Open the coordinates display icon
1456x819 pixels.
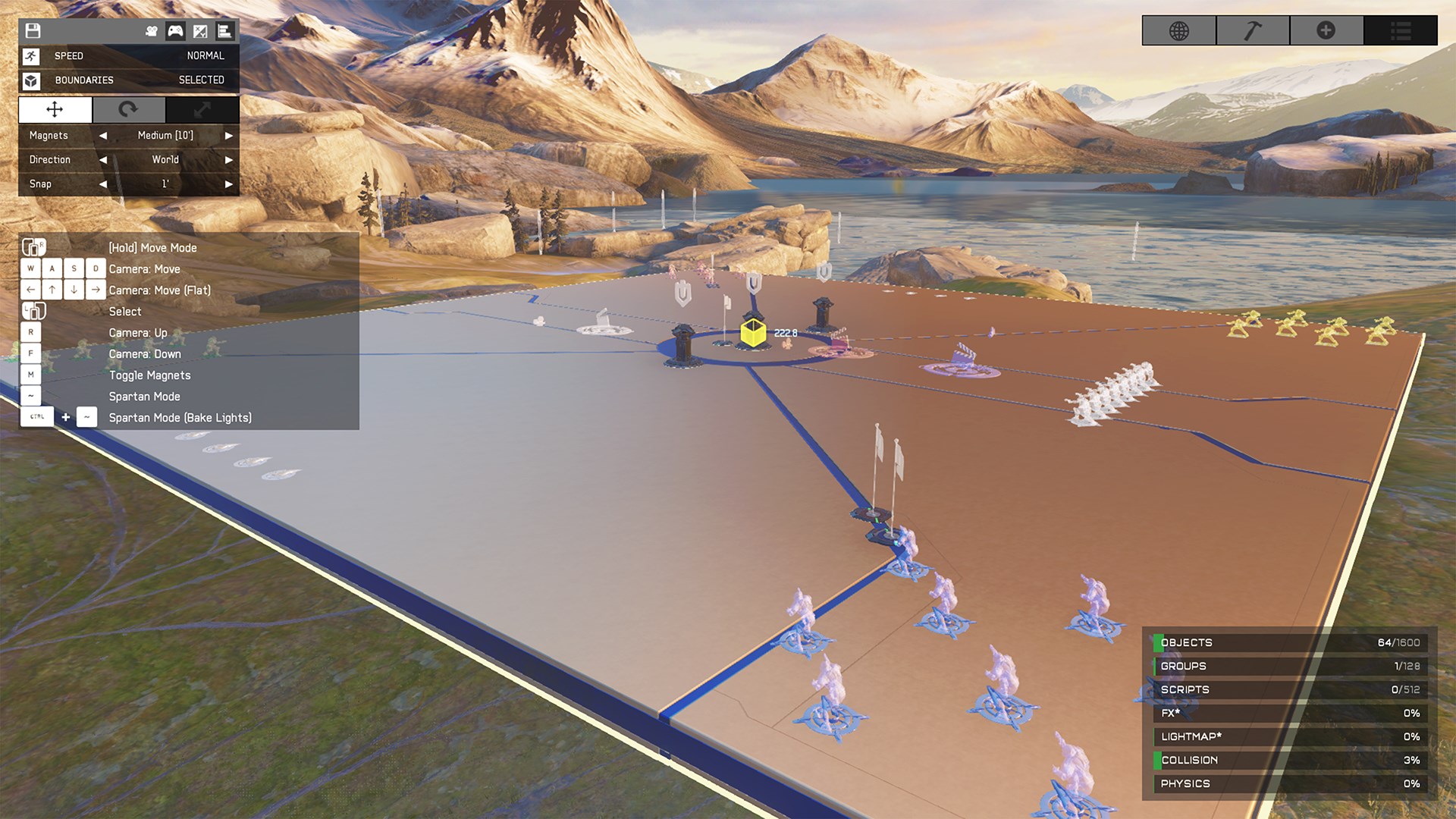click(x=200, y=31)
